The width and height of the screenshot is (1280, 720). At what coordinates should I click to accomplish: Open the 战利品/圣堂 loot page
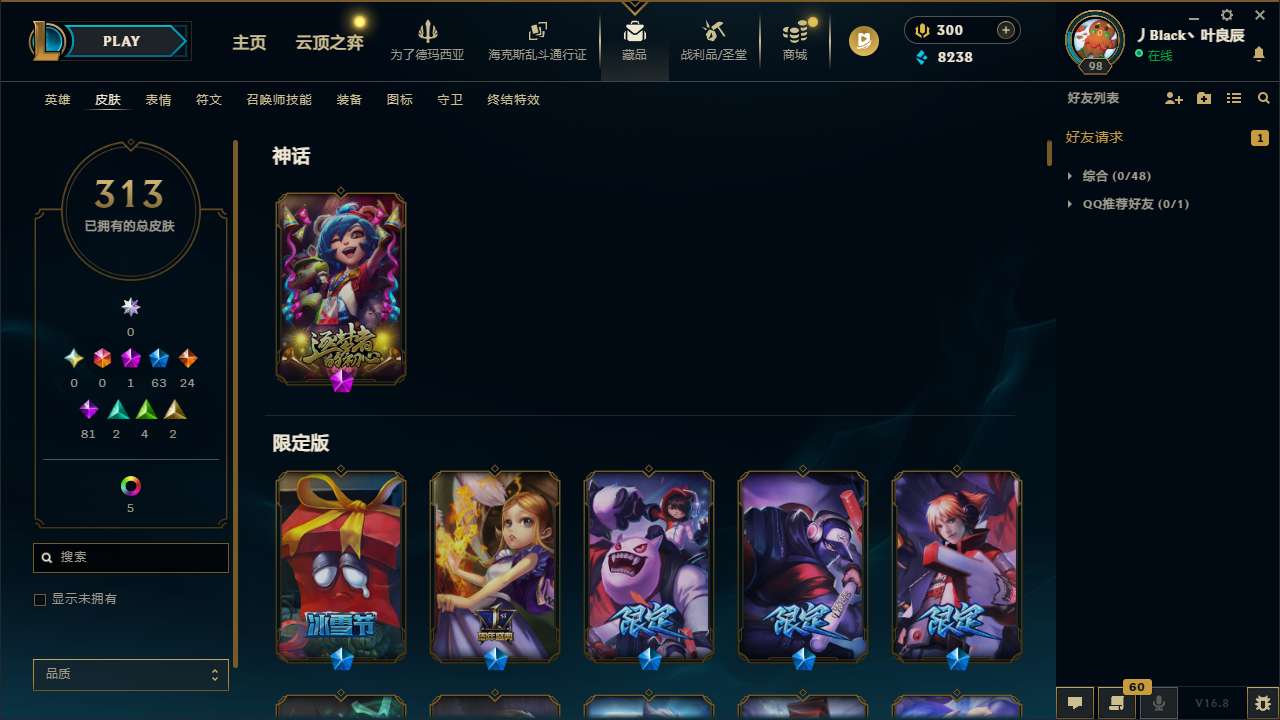(713, 40)
